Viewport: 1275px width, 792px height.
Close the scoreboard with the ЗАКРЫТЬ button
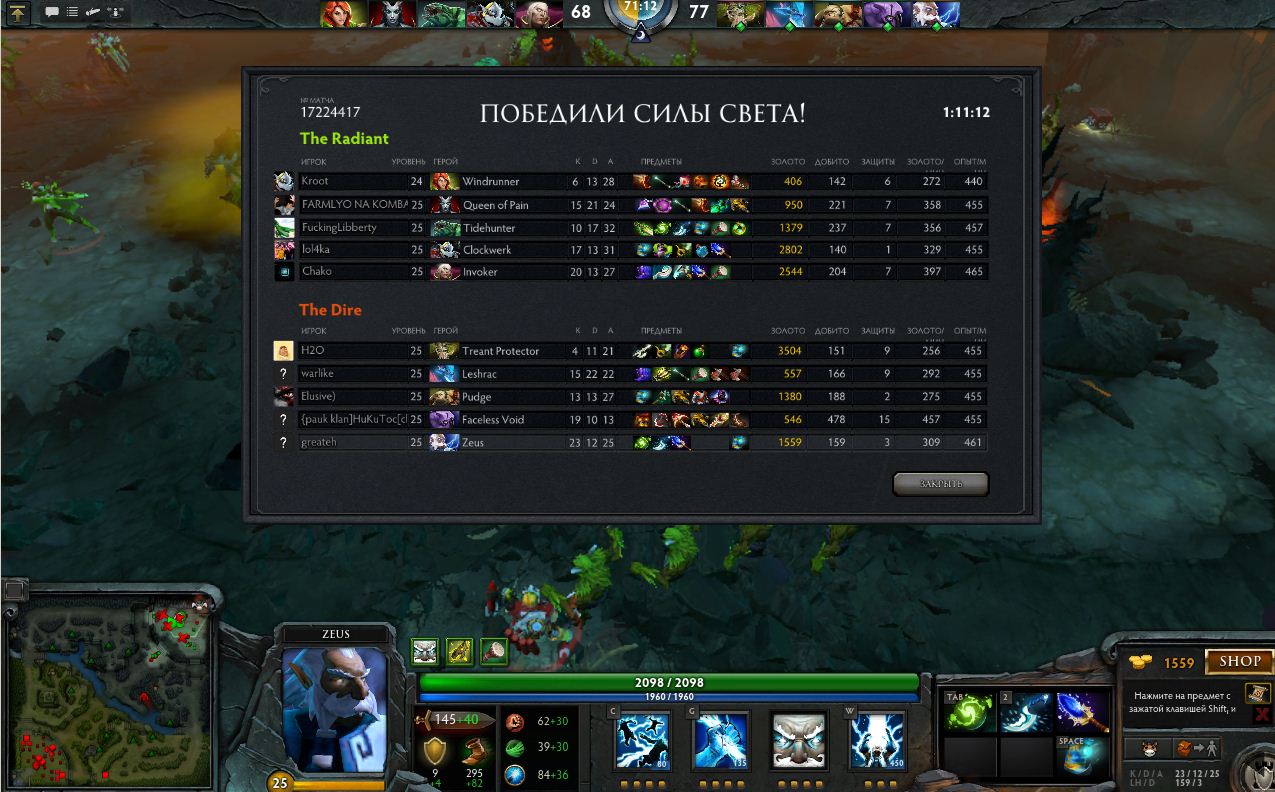click(x=940, y=484)
